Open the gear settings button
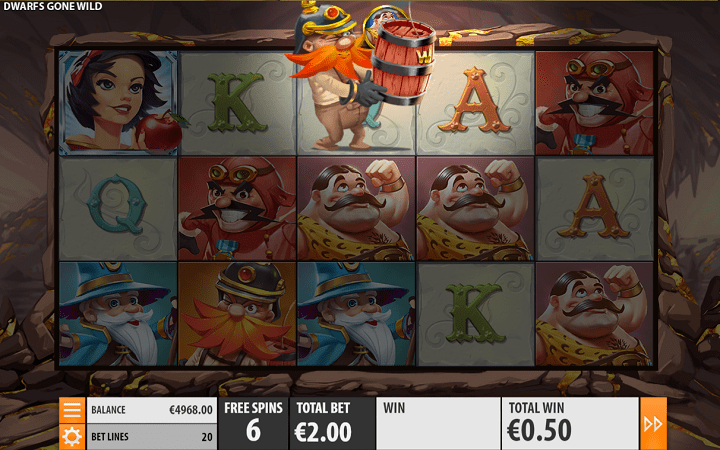Image resolution: width=720 pixels, height=450 pixels. (72, 436)
